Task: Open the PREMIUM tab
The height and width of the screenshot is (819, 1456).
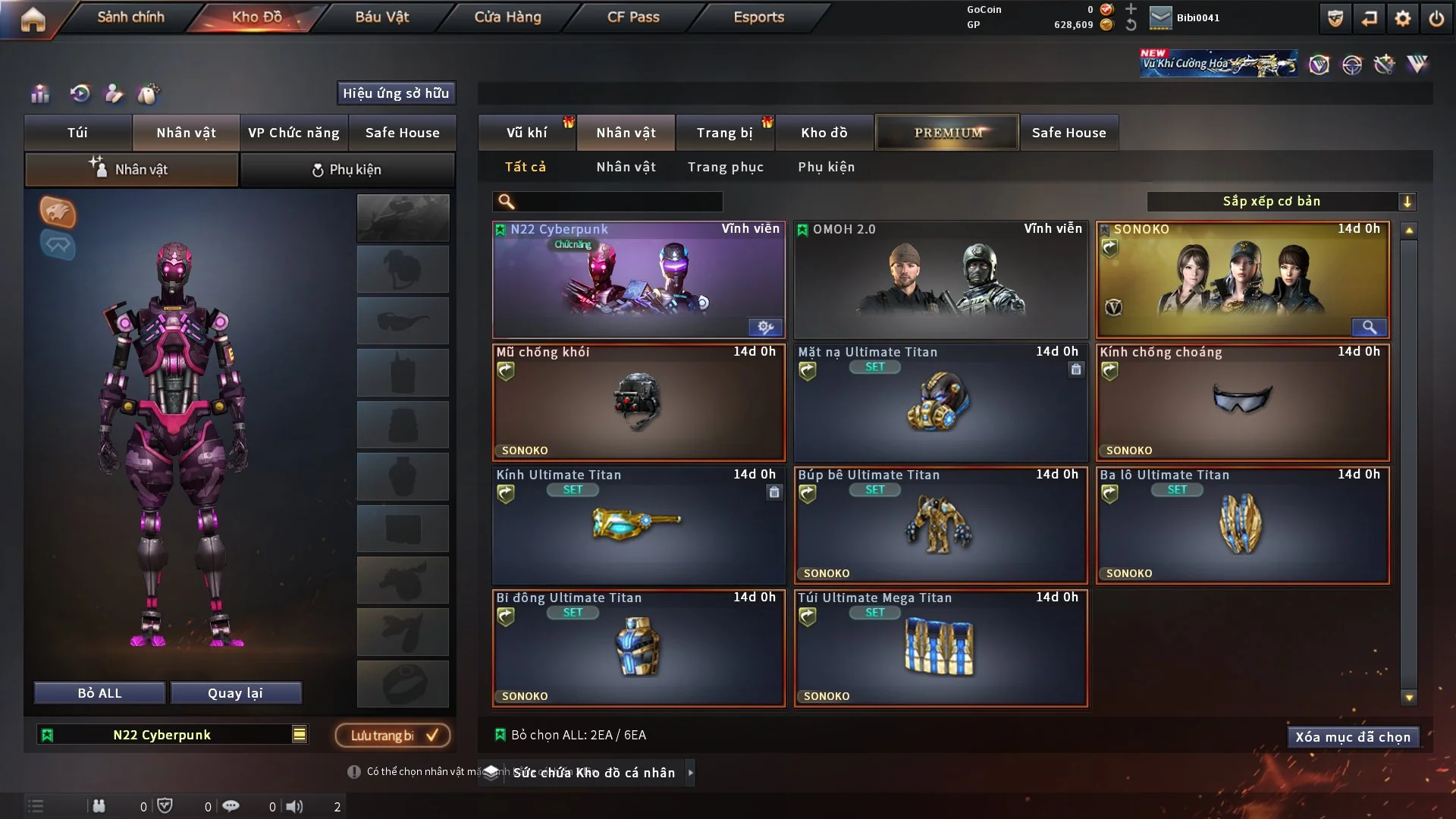Action: (x=947, y=133)
